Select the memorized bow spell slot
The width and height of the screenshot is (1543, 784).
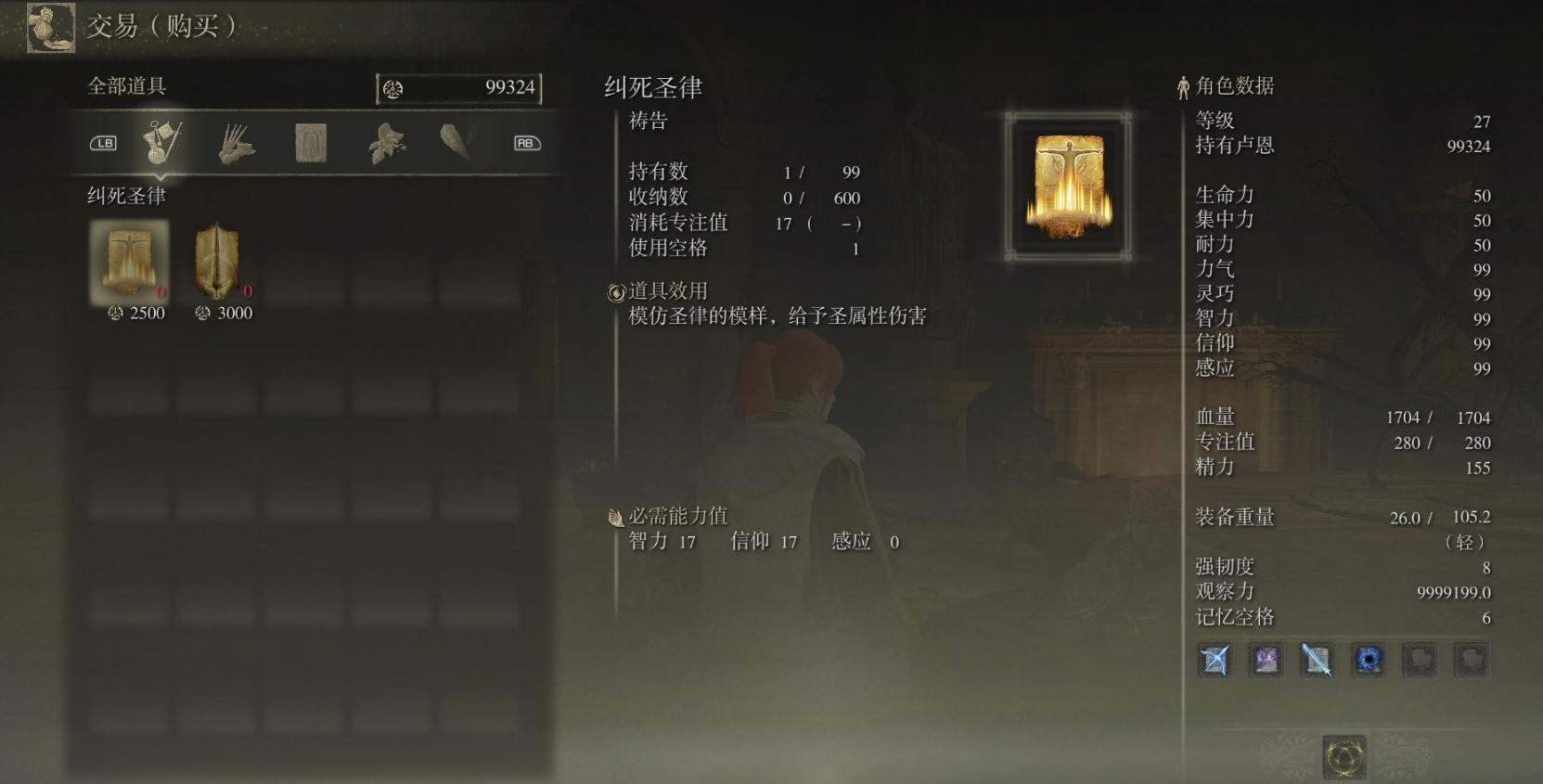point(1214,662)
